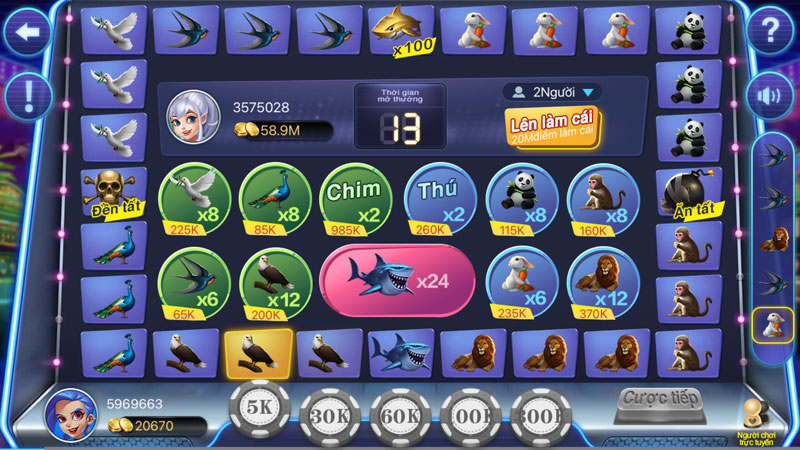Select the 5K betting chip
The width and height of the screenshot is (800, 450).
tap(259, 409)
